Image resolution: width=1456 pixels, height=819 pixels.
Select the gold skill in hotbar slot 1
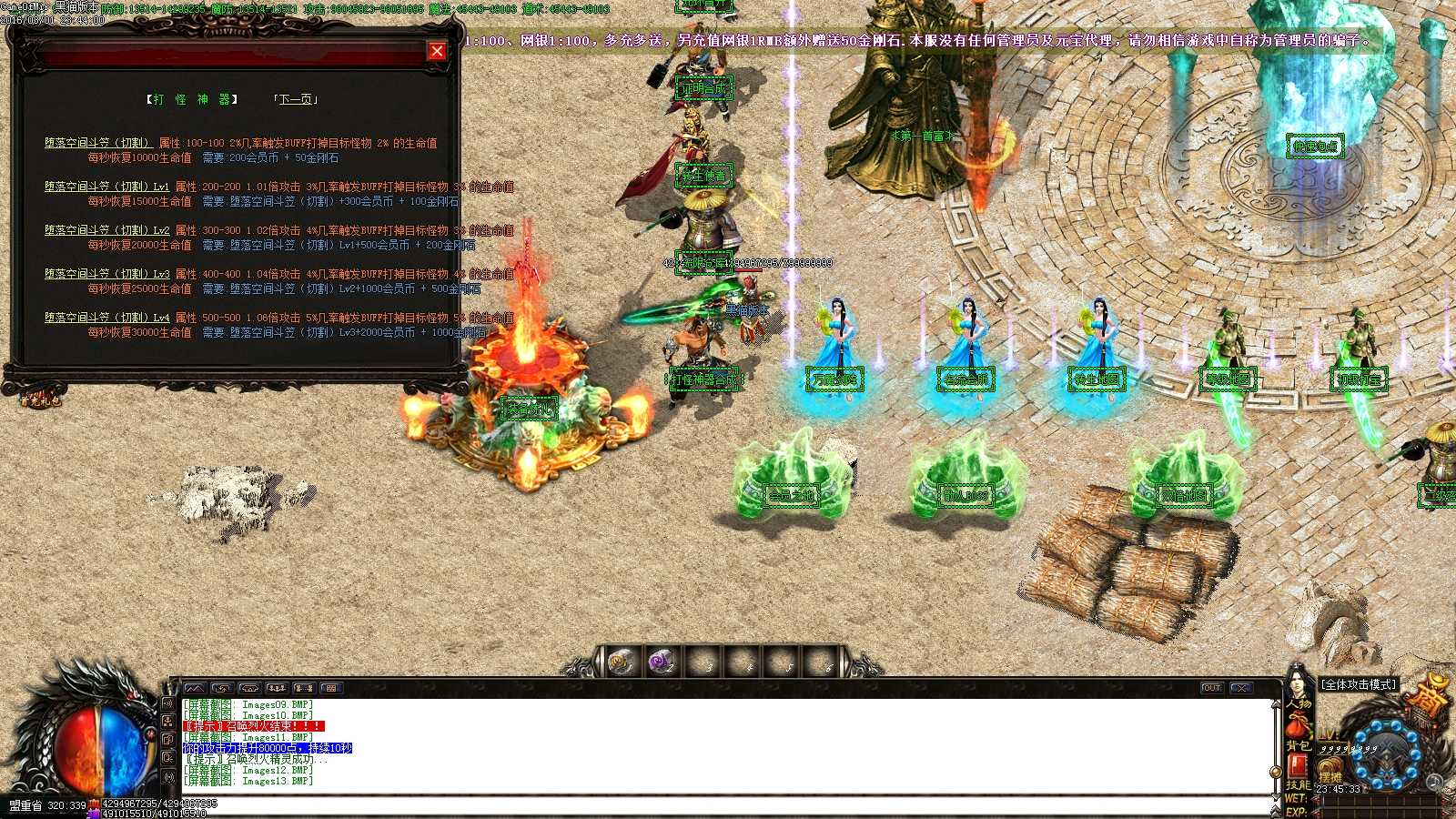[x=620, y=663]
